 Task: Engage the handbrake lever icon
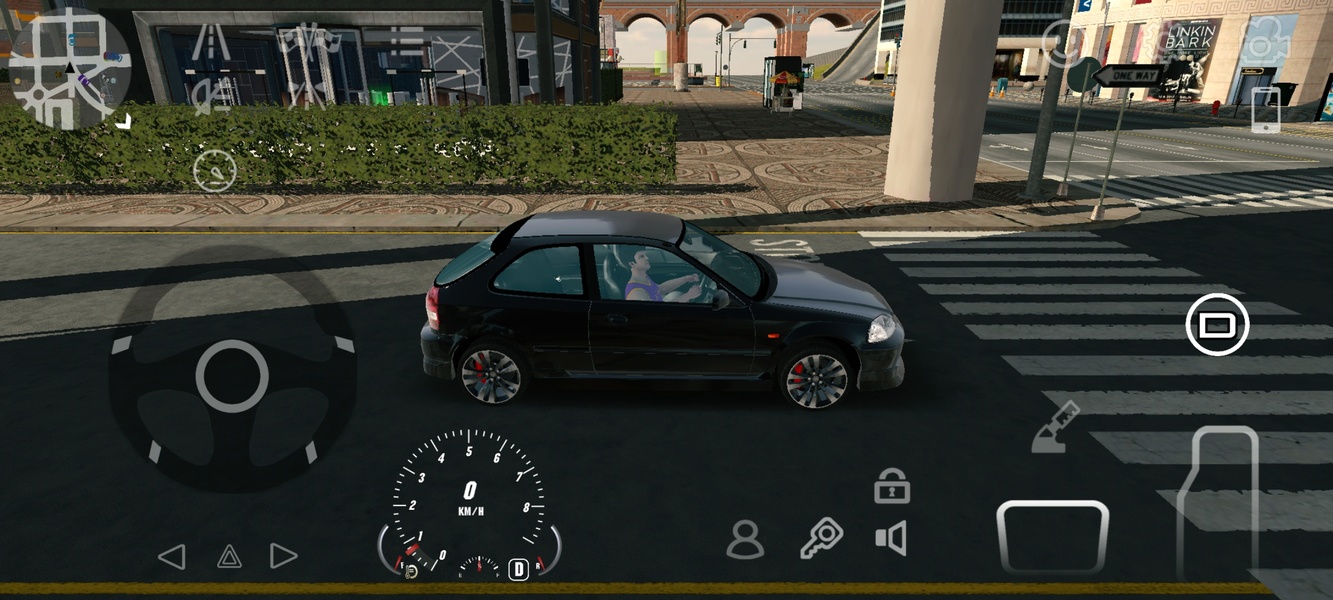1055,427
